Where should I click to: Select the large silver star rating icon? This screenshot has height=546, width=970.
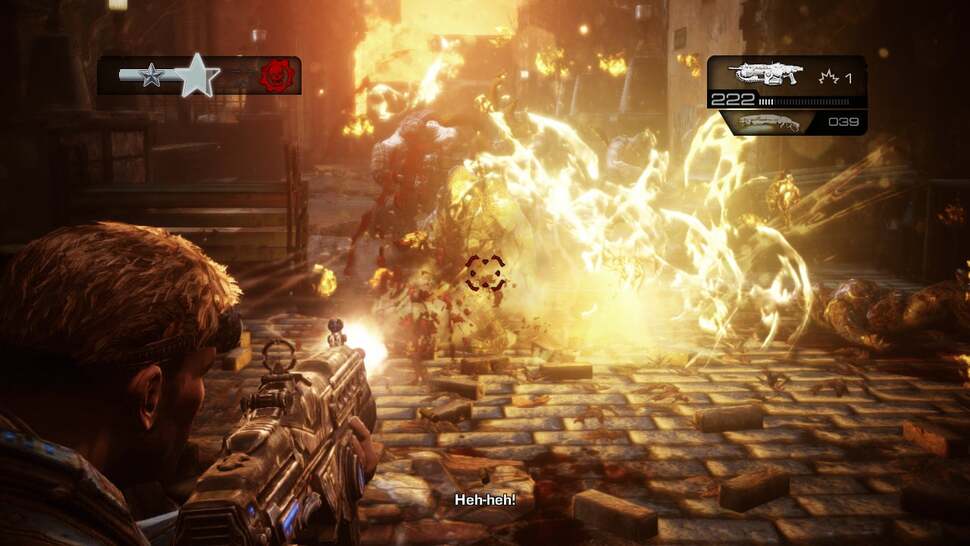point(198,75)
